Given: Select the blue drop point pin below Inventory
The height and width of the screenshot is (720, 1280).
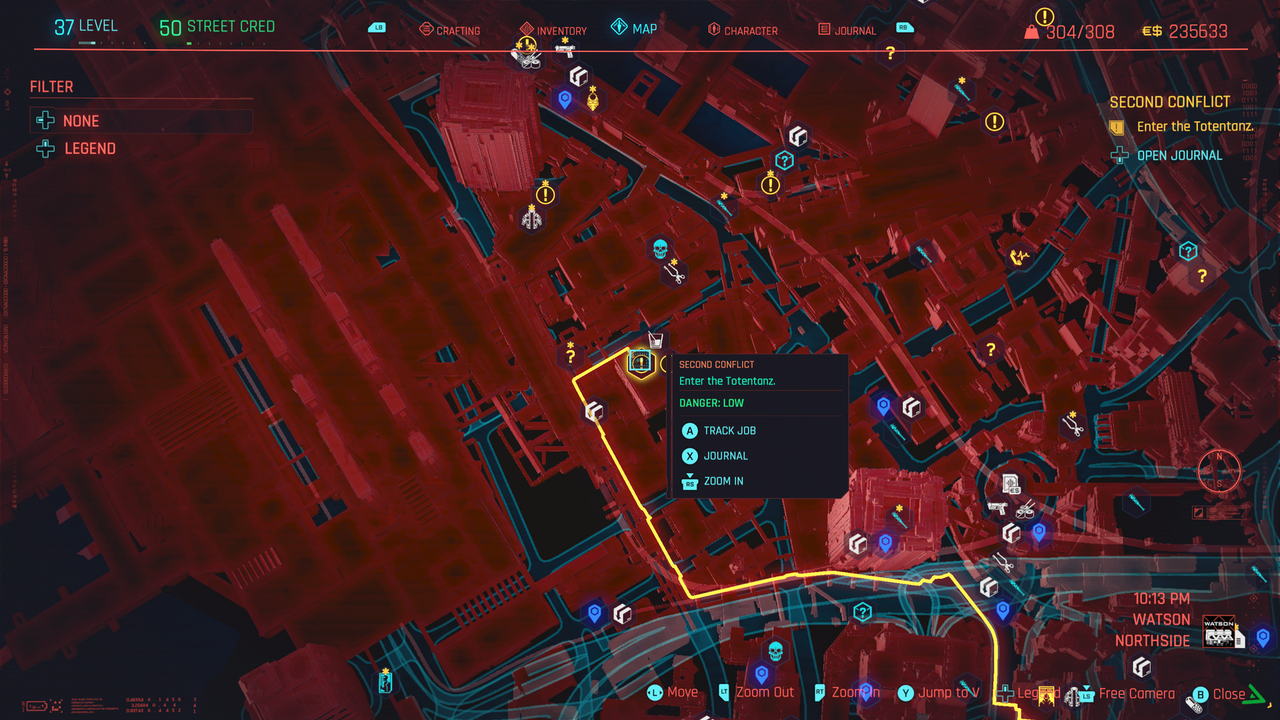Looking at the screenshot, I should pyautogui.click(x=565, y=99).
